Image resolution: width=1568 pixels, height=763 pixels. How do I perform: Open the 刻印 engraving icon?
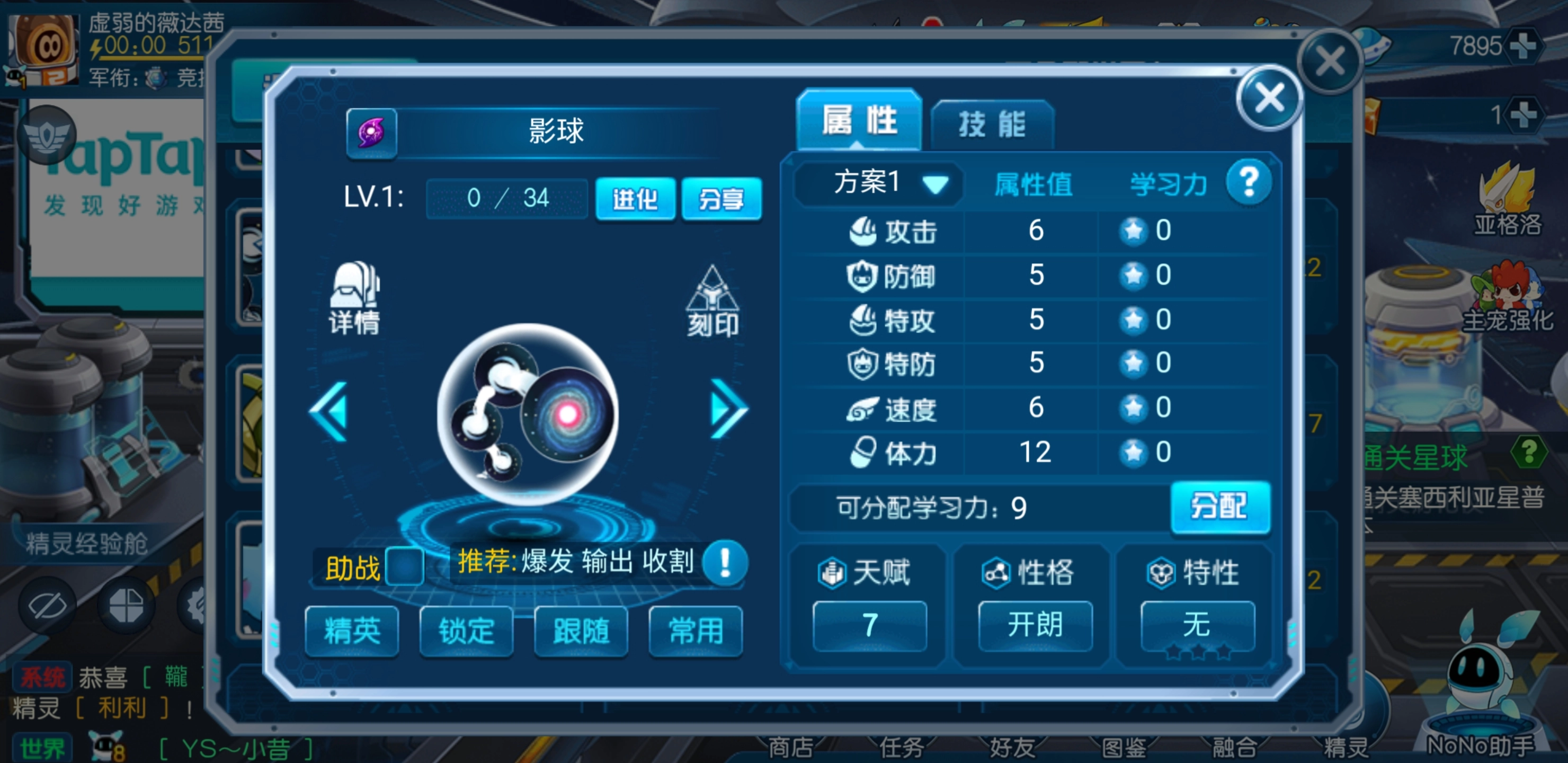714,298
